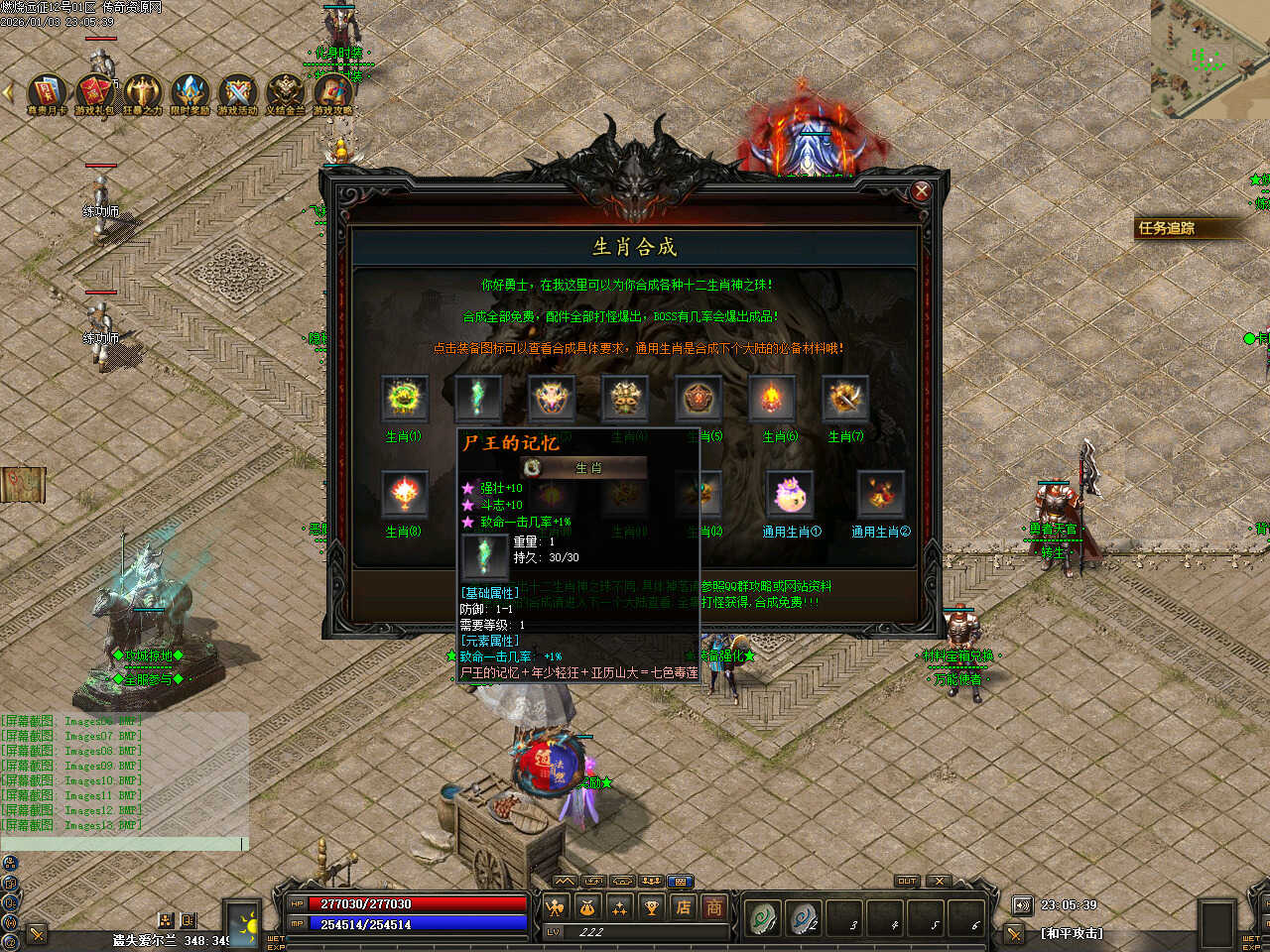
Task: Show the 限时奖励 limited-time rewards
Action: (190, 92)
